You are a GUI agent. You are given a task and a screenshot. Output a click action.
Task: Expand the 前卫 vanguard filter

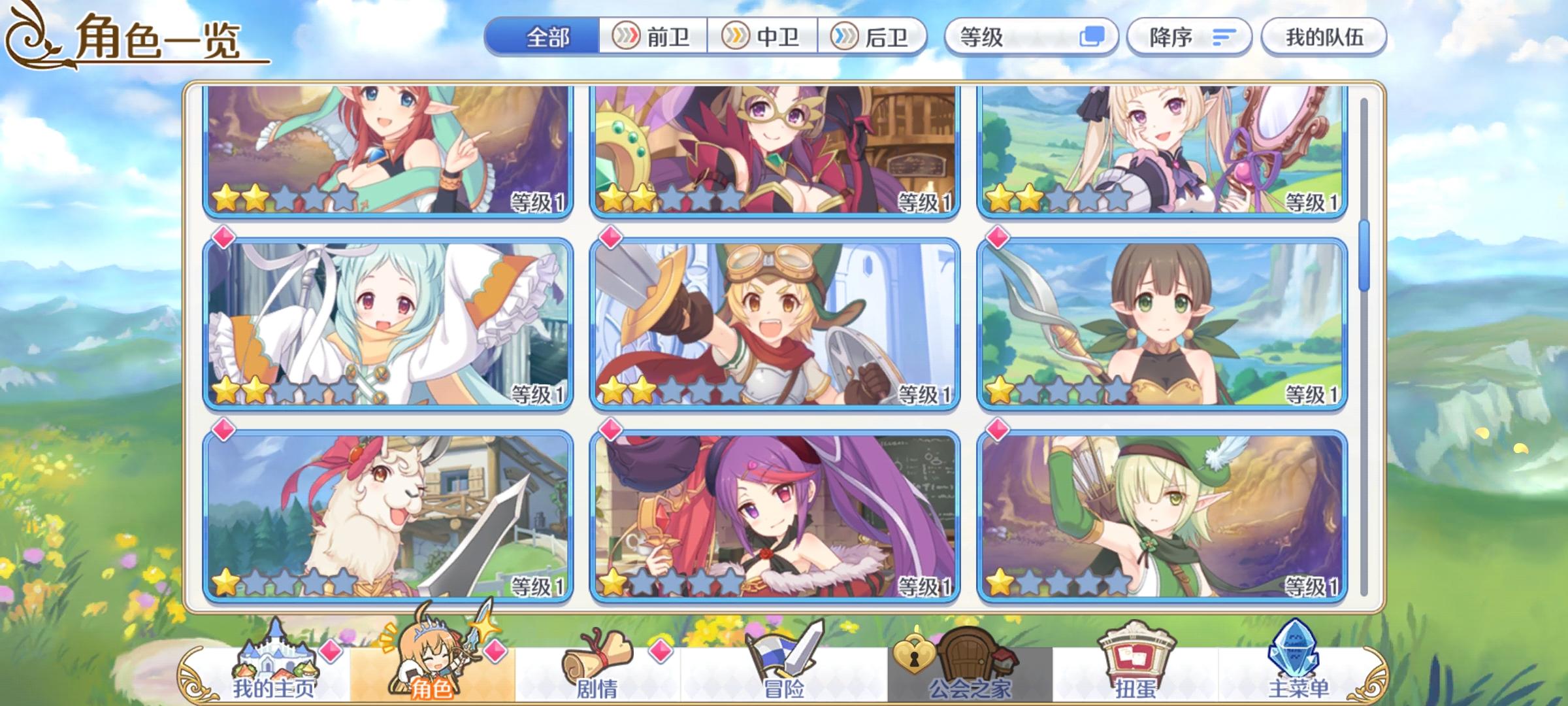(652, 37)
